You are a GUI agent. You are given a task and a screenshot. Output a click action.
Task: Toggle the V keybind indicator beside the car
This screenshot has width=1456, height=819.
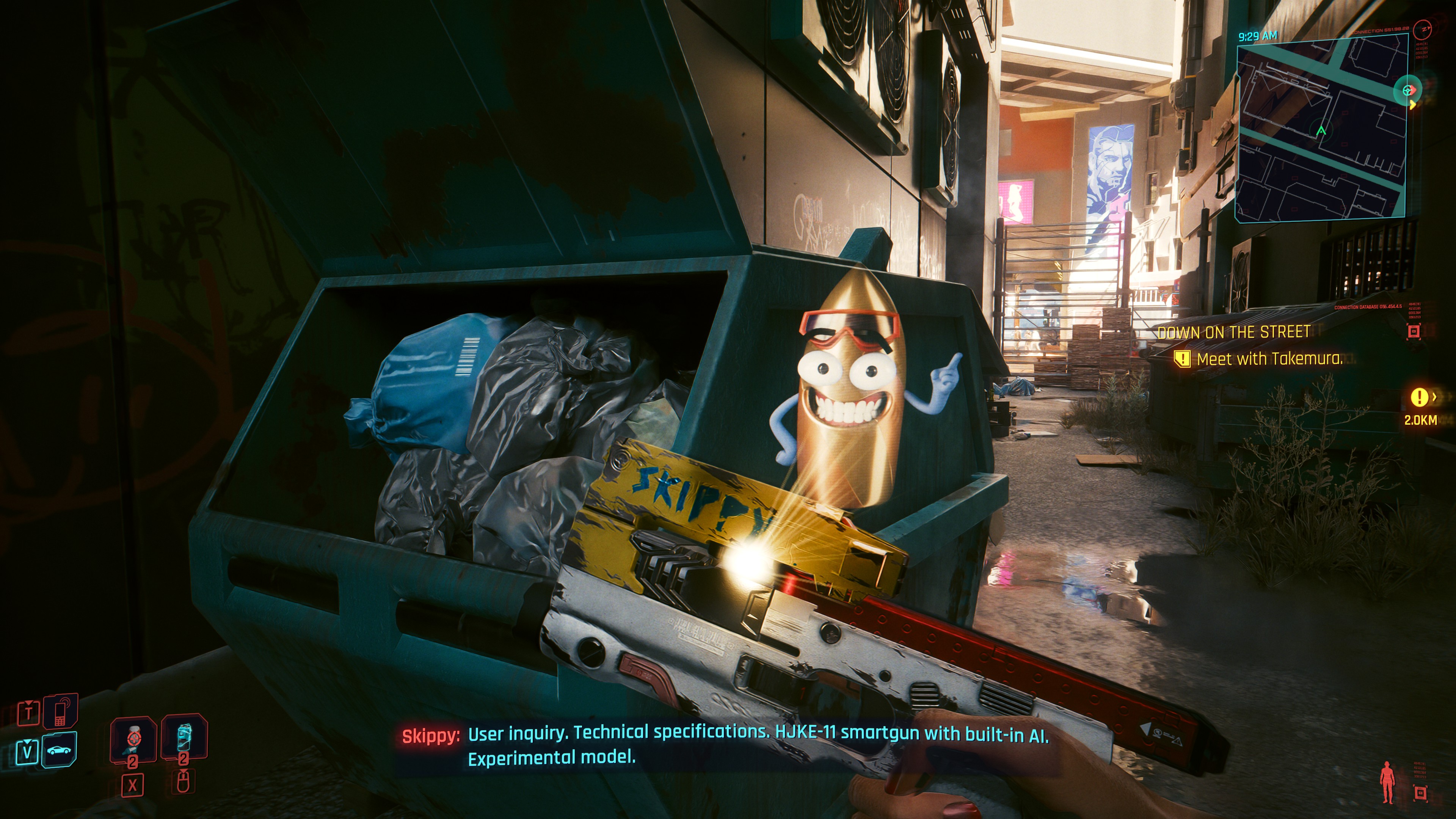pyautogui.click(x=28, y=752)
